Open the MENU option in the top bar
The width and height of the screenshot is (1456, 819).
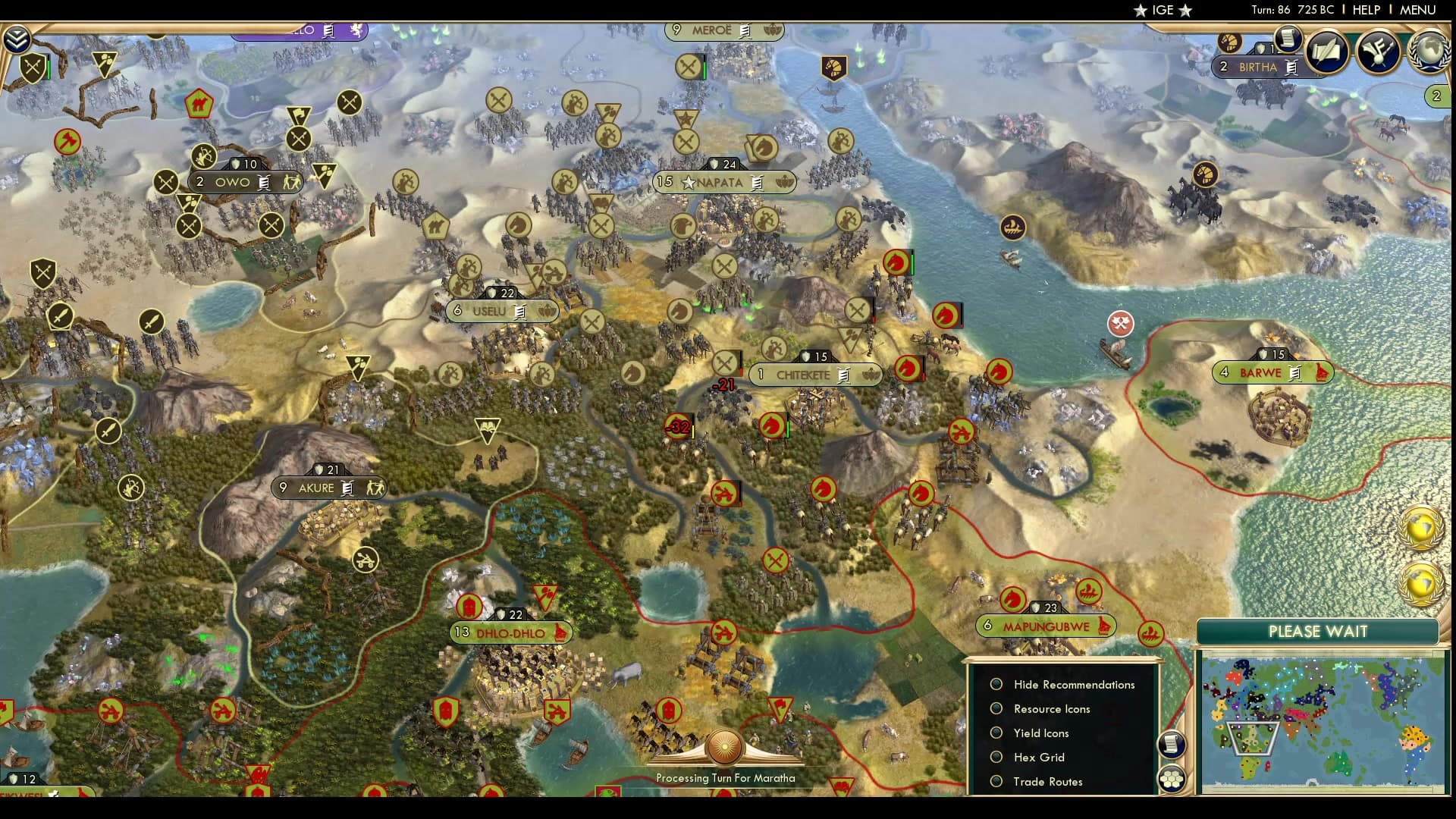pos(1419,10)
